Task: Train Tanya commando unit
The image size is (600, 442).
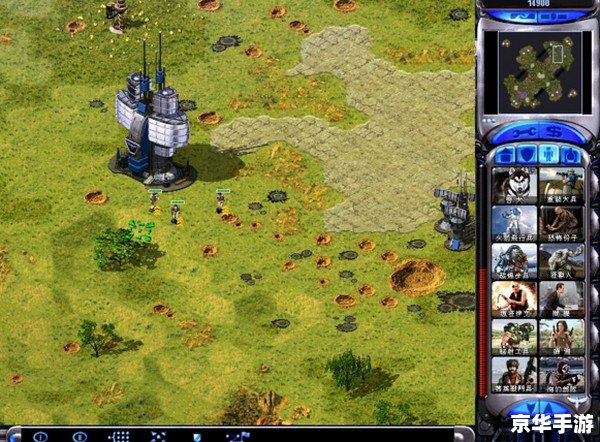Action: (x=562, y=337)
